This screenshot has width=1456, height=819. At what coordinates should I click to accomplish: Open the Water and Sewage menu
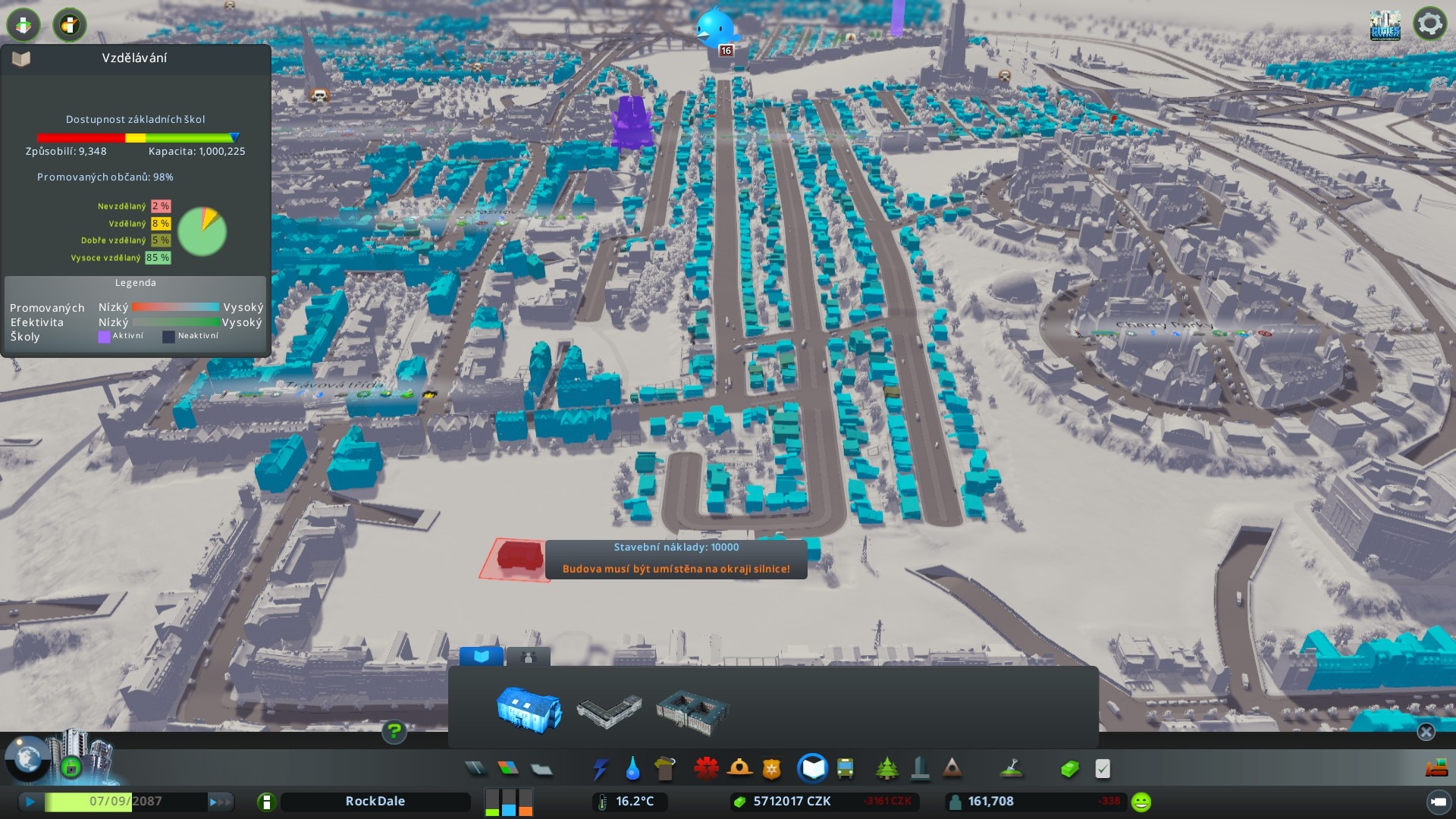(x=632, y=770)
